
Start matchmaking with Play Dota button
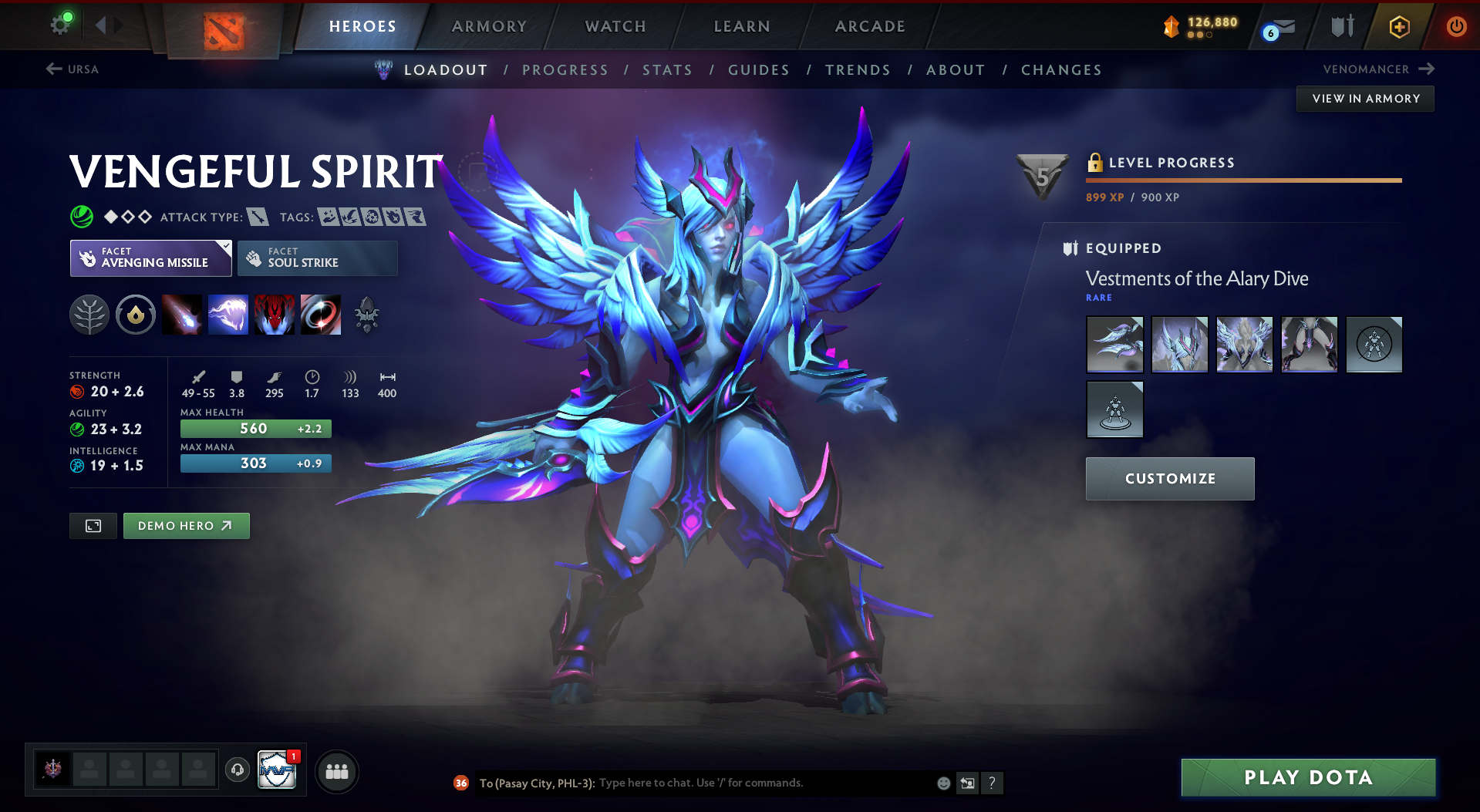(1308, 777)
